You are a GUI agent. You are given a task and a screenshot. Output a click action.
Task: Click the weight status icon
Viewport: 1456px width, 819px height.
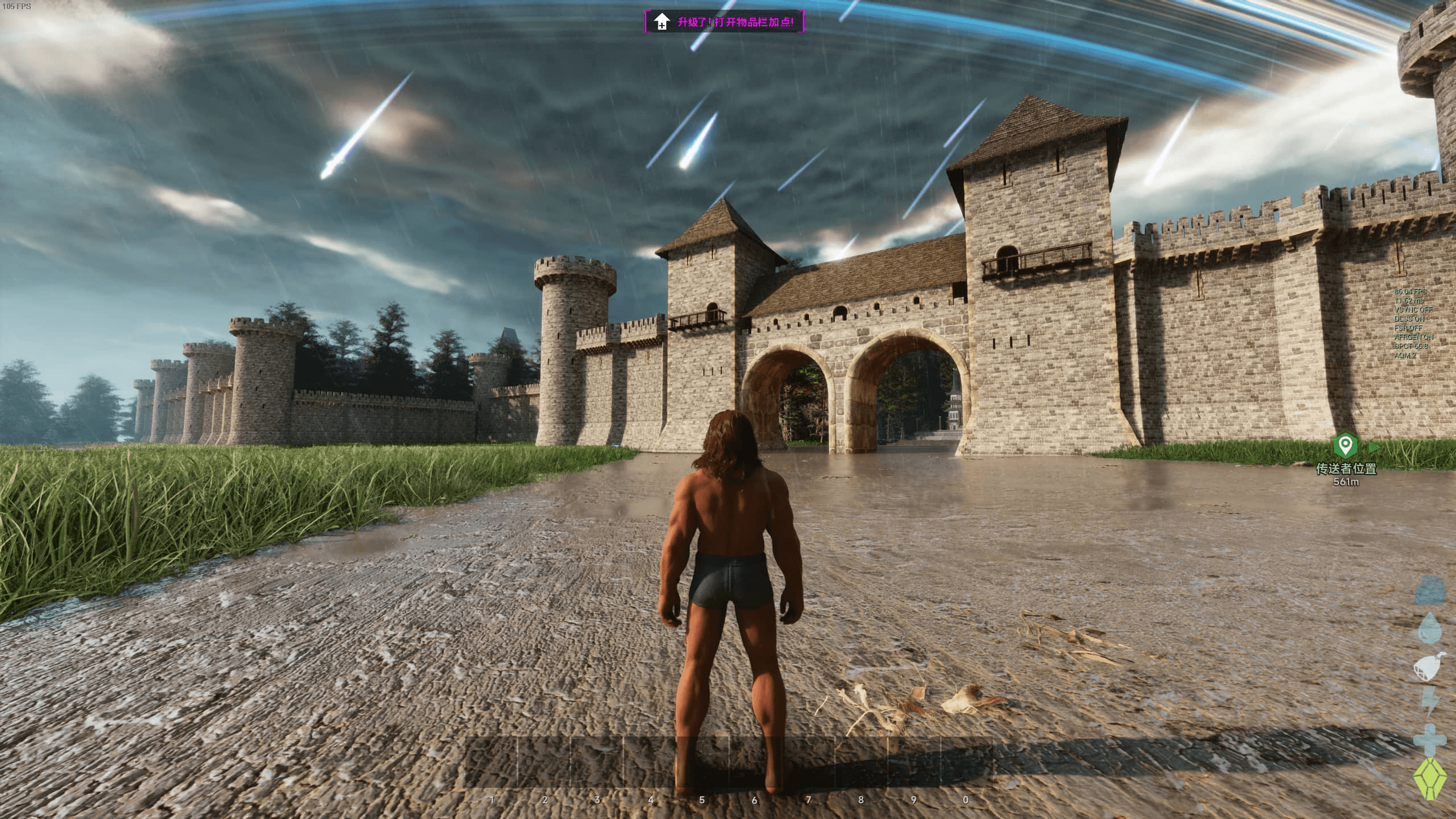[x=1429, y=590]
